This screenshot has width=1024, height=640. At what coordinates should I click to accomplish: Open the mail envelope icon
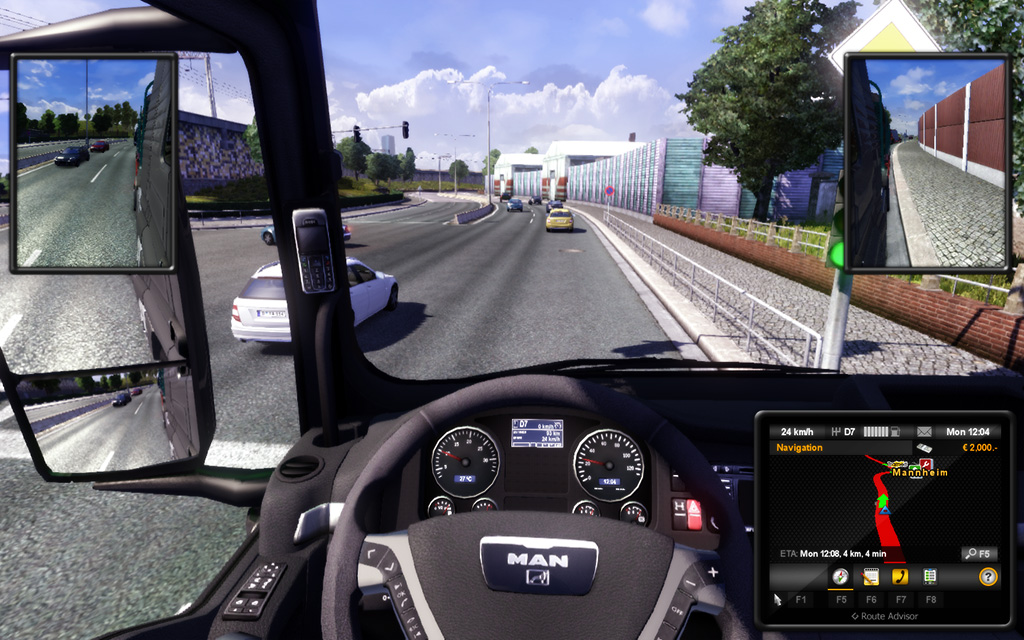tap(924, 432)
